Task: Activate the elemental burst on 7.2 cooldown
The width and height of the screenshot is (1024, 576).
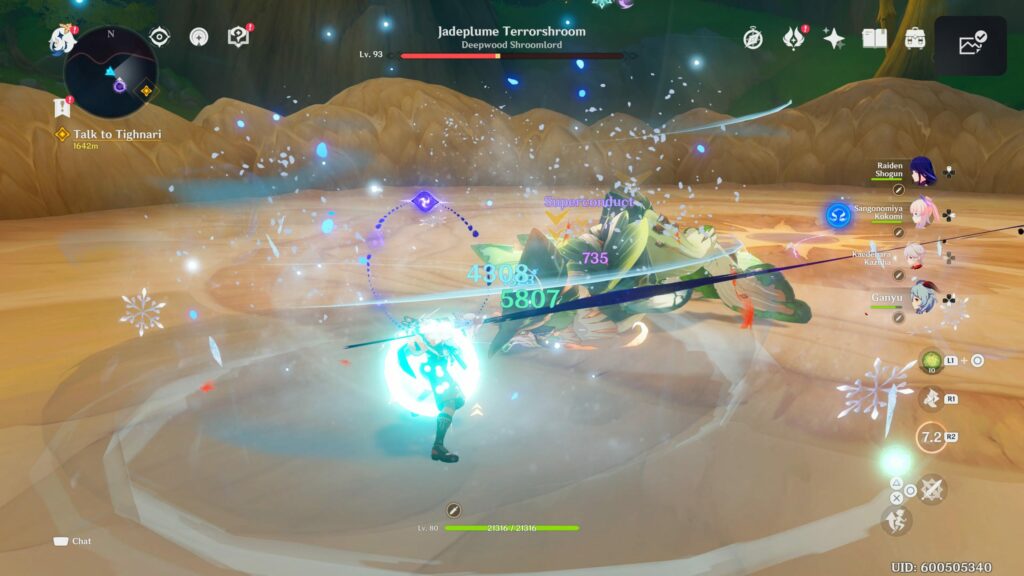Action: [x=932, y=438]
